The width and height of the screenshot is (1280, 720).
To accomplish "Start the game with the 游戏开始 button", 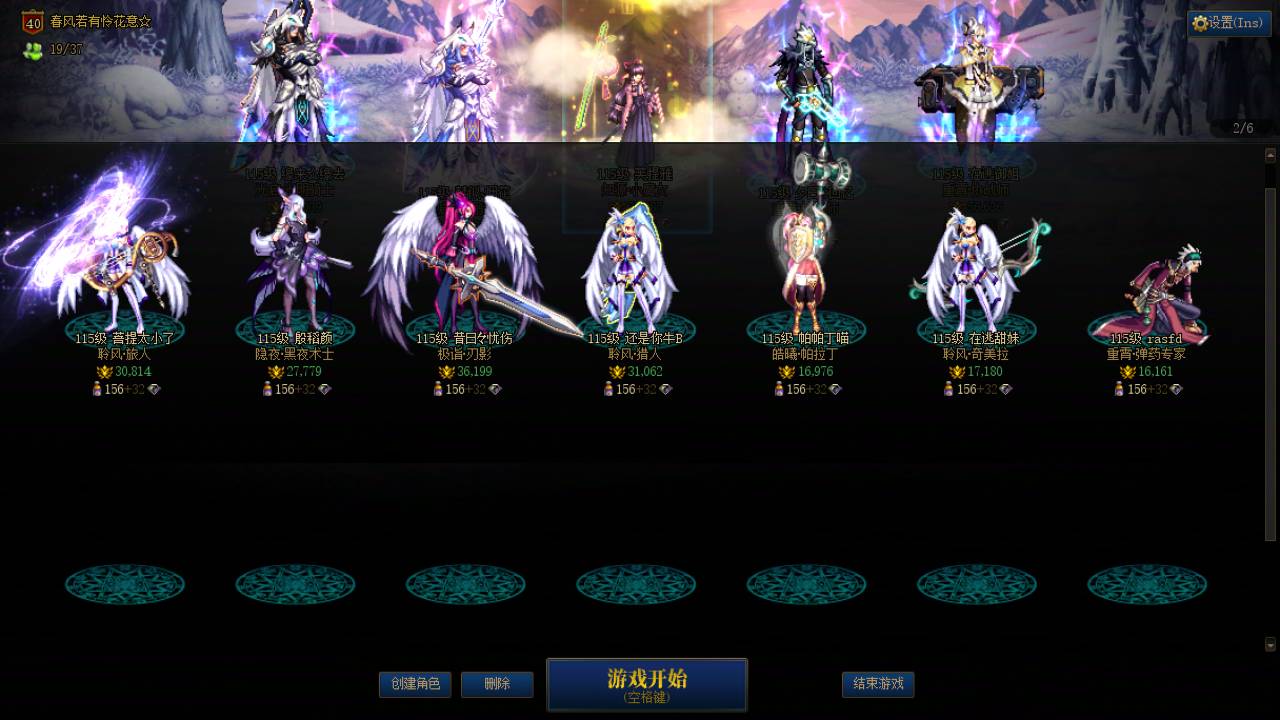I will [x=646, y=685].
